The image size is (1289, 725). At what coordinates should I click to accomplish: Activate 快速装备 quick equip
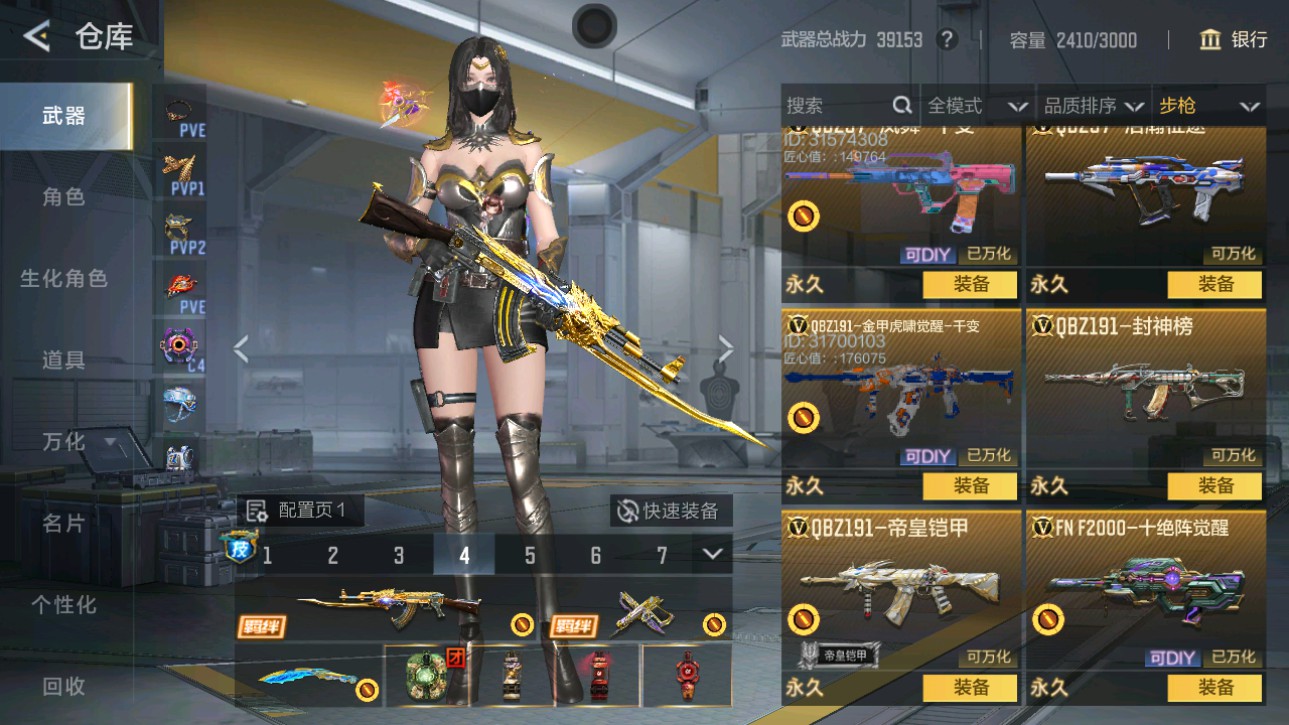click(671, 511)
